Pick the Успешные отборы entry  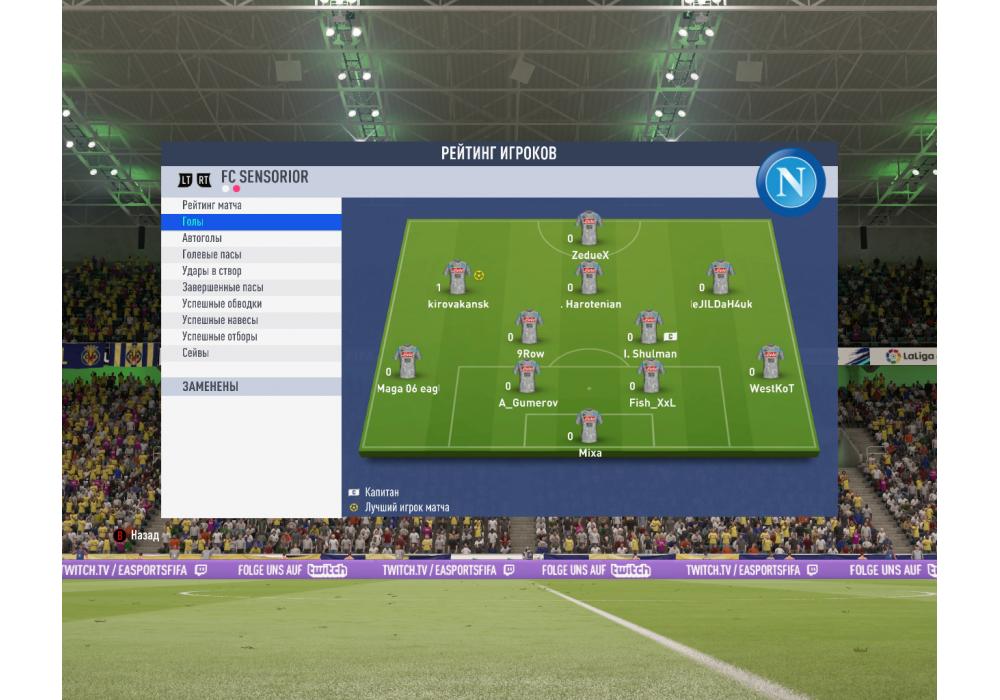click(250, 337)
